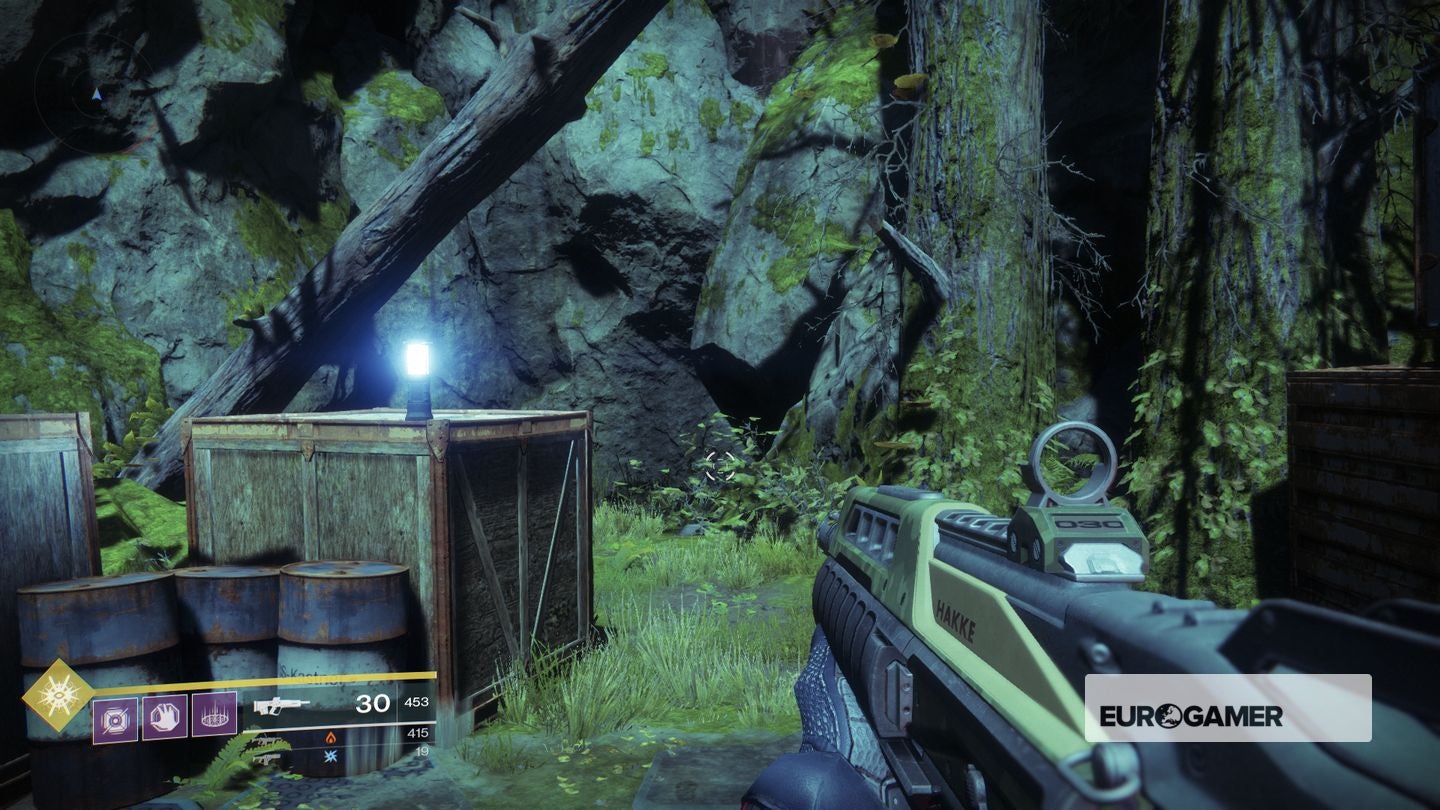Image resolution: width=1440 pixels, height=810 pixels.
Task: Select the equipped scout rifle weapon icon
Action: [281, 706]
